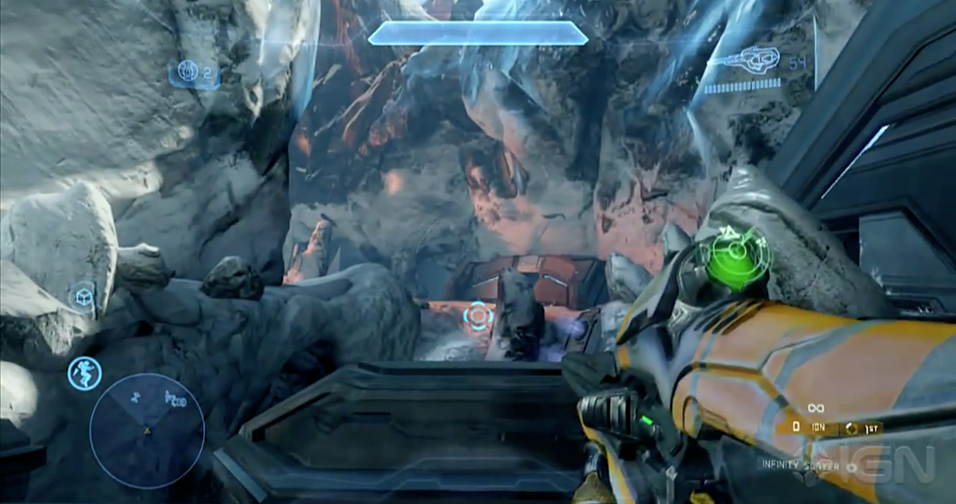Select the cube waypoint marker
Image resolution: width=956 pixels, height=504 pixels.
click(x=82, y=297)
